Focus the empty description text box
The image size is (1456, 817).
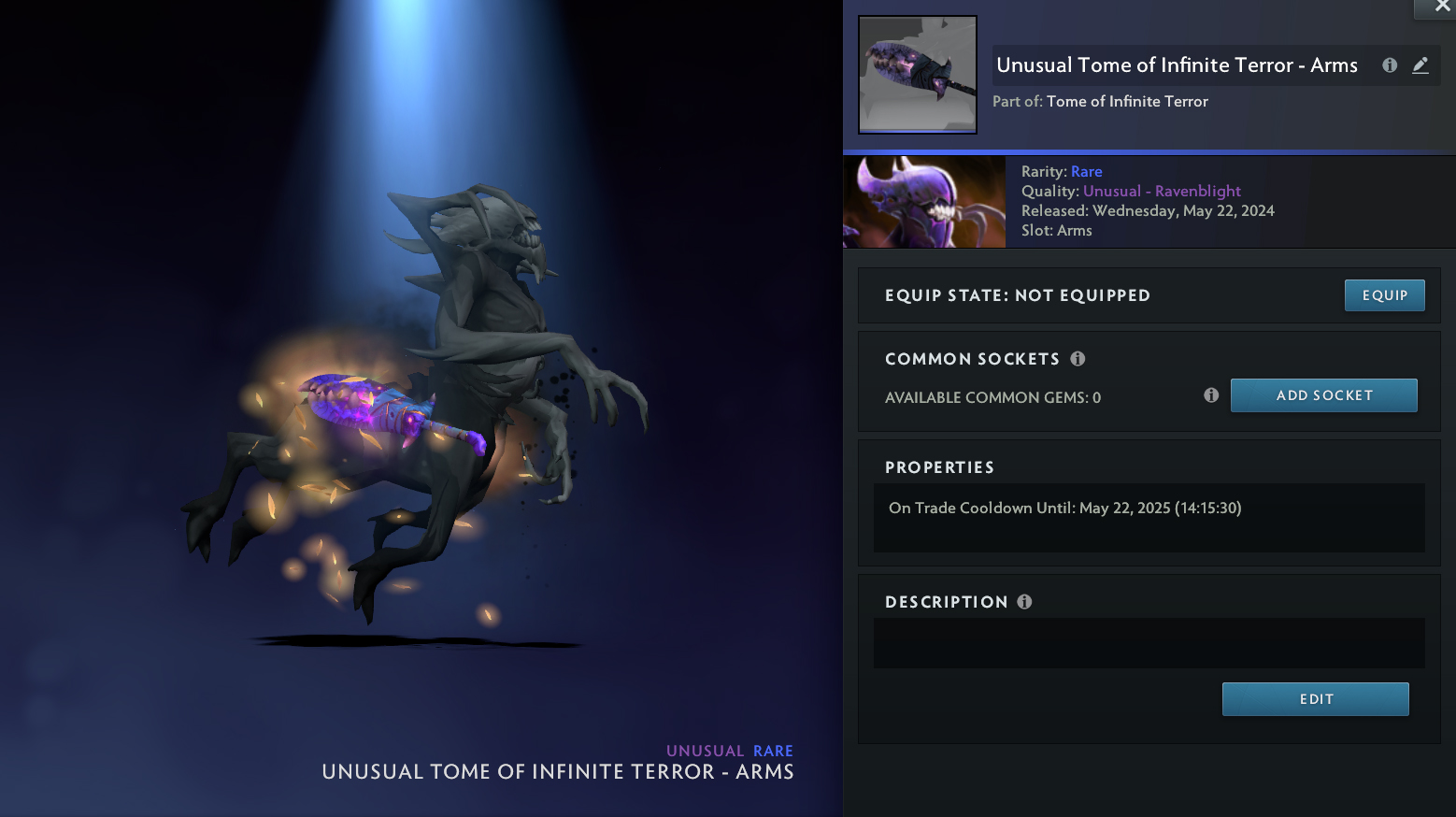click(1149, 643)
